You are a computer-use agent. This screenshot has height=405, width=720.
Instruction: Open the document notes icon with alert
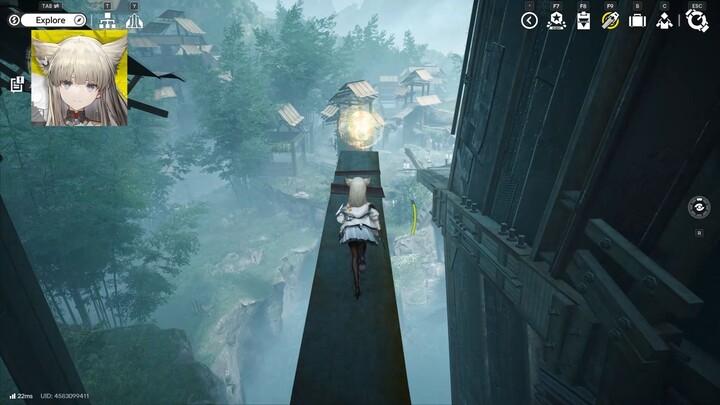coord(17,85)
